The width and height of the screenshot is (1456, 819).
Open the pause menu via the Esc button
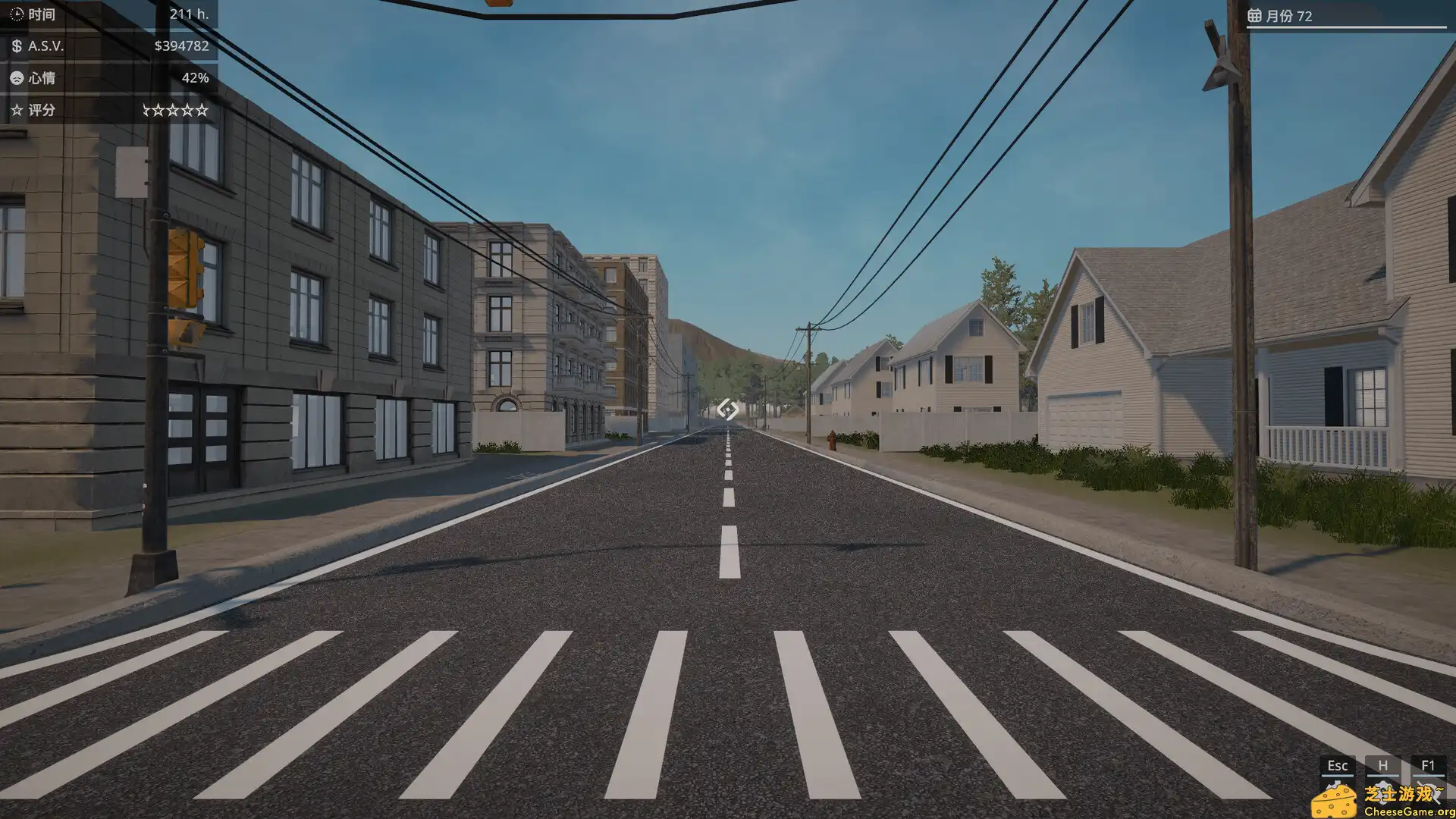click(1337, 766)
